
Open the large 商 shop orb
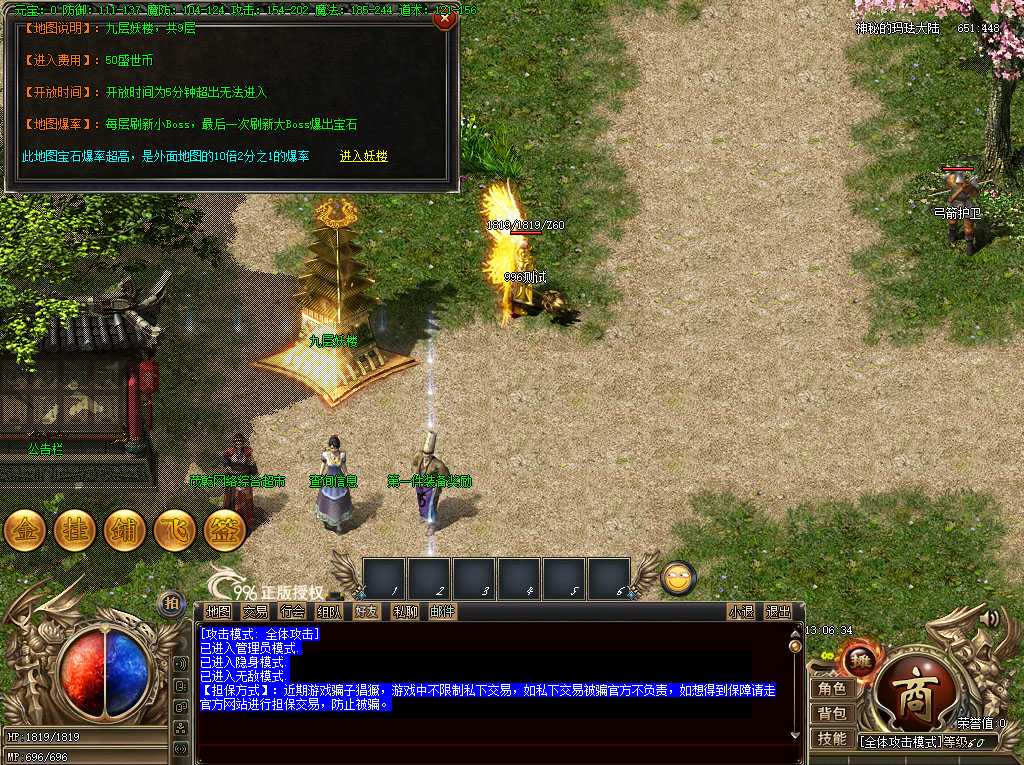[912, 698]
